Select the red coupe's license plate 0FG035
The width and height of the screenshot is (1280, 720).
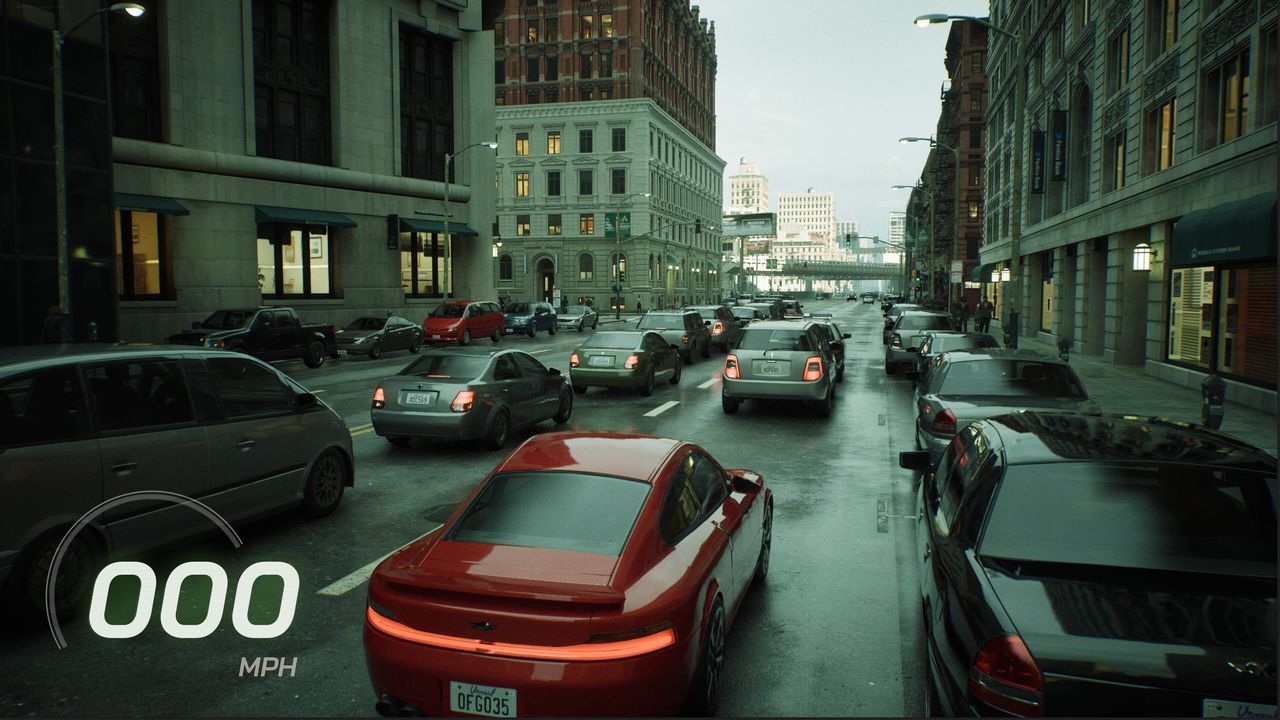point(483,700)
